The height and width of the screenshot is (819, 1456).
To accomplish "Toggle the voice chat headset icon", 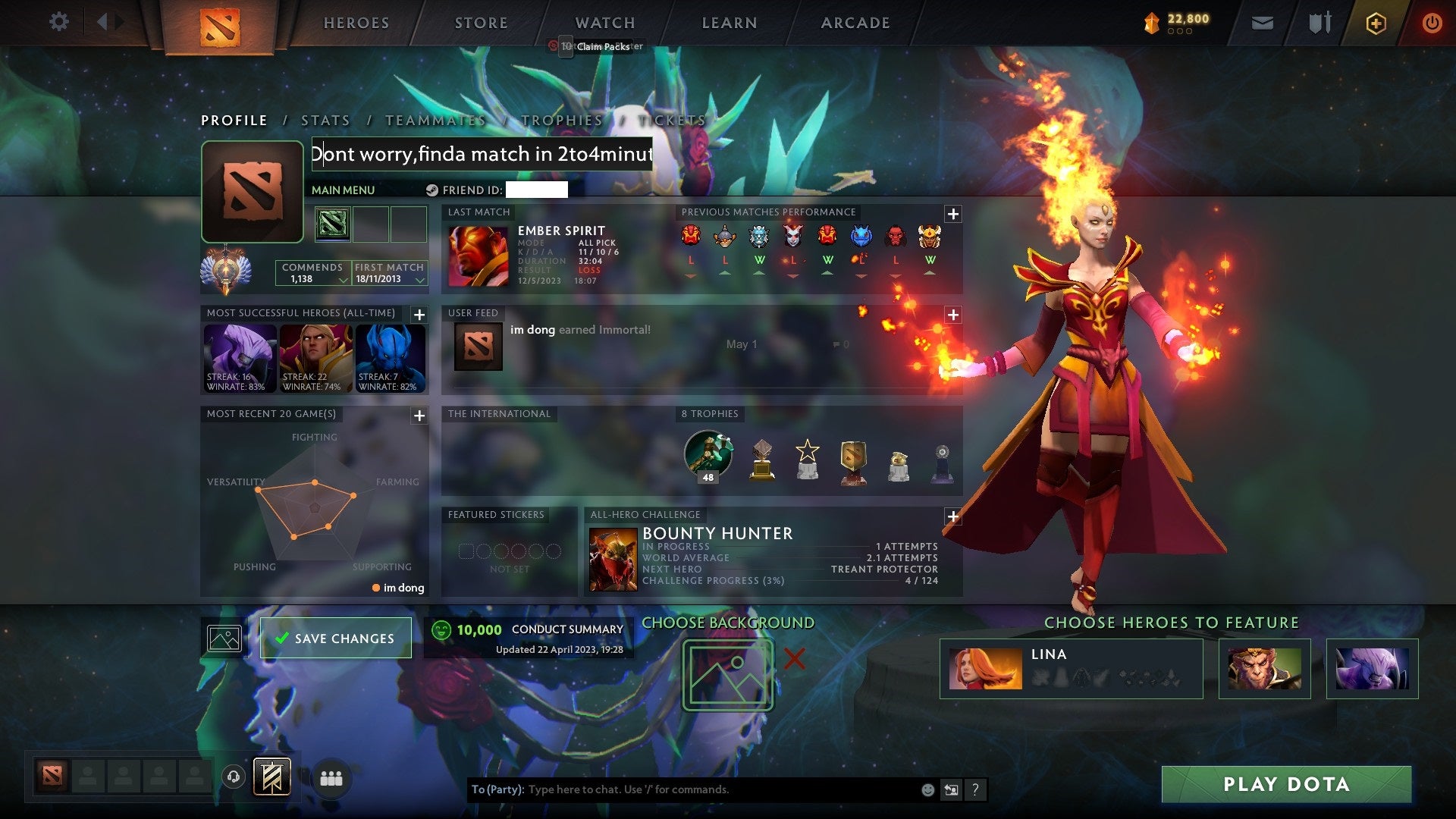I will [233, 778].
